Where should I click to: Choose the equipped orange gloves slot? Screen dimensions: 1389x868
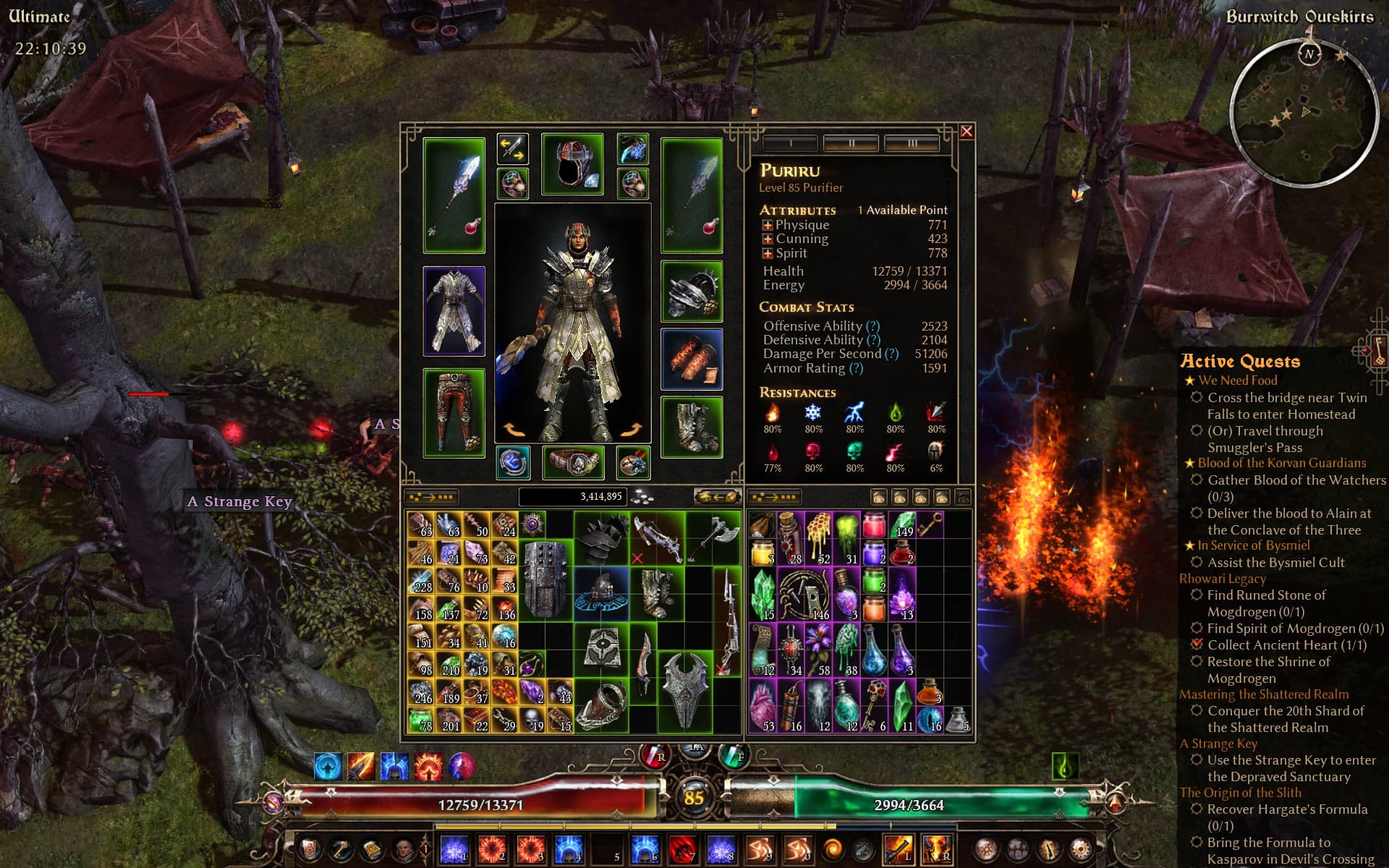(692, 359)
